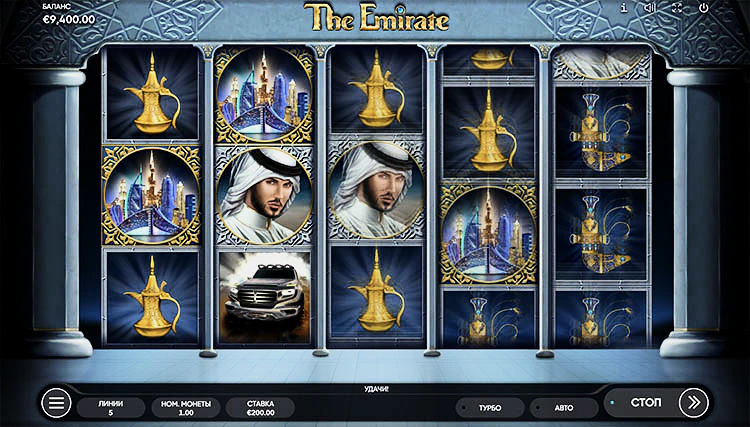Open the hamburger menu

coord(56,403)
